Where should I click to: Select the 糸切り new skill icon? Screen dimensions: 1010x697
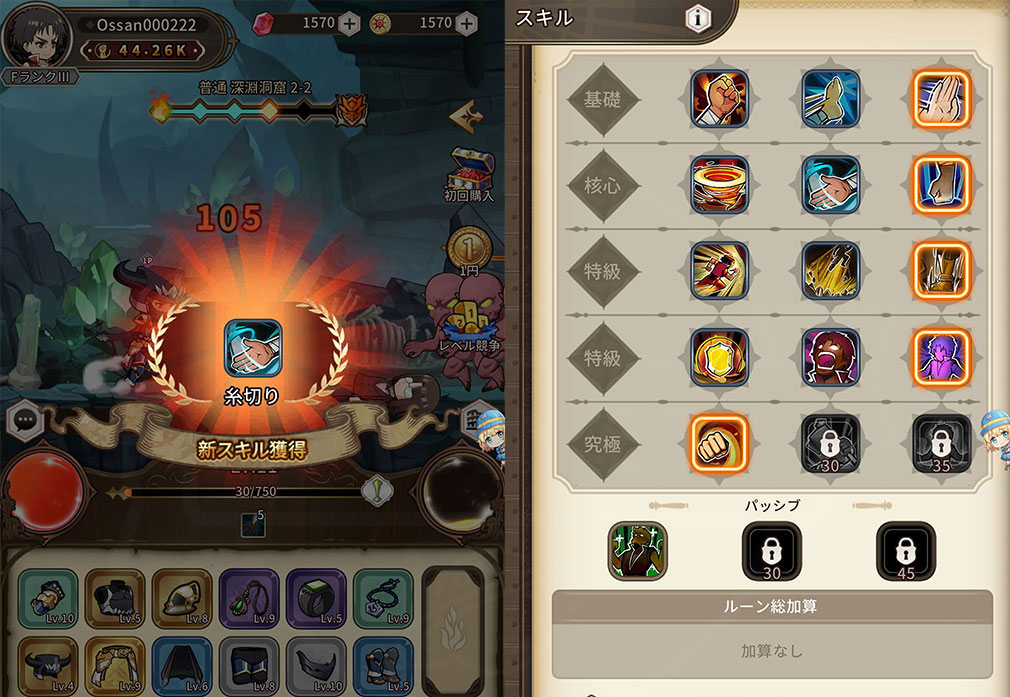pos(252,347)
